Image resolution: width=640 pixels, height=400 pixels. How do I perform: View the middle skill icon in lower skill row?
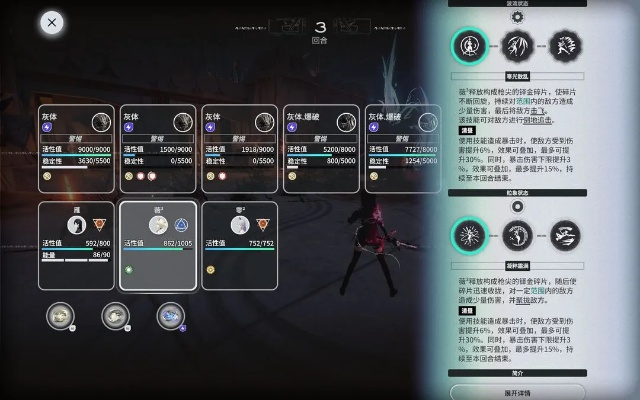tap(516, 236)
